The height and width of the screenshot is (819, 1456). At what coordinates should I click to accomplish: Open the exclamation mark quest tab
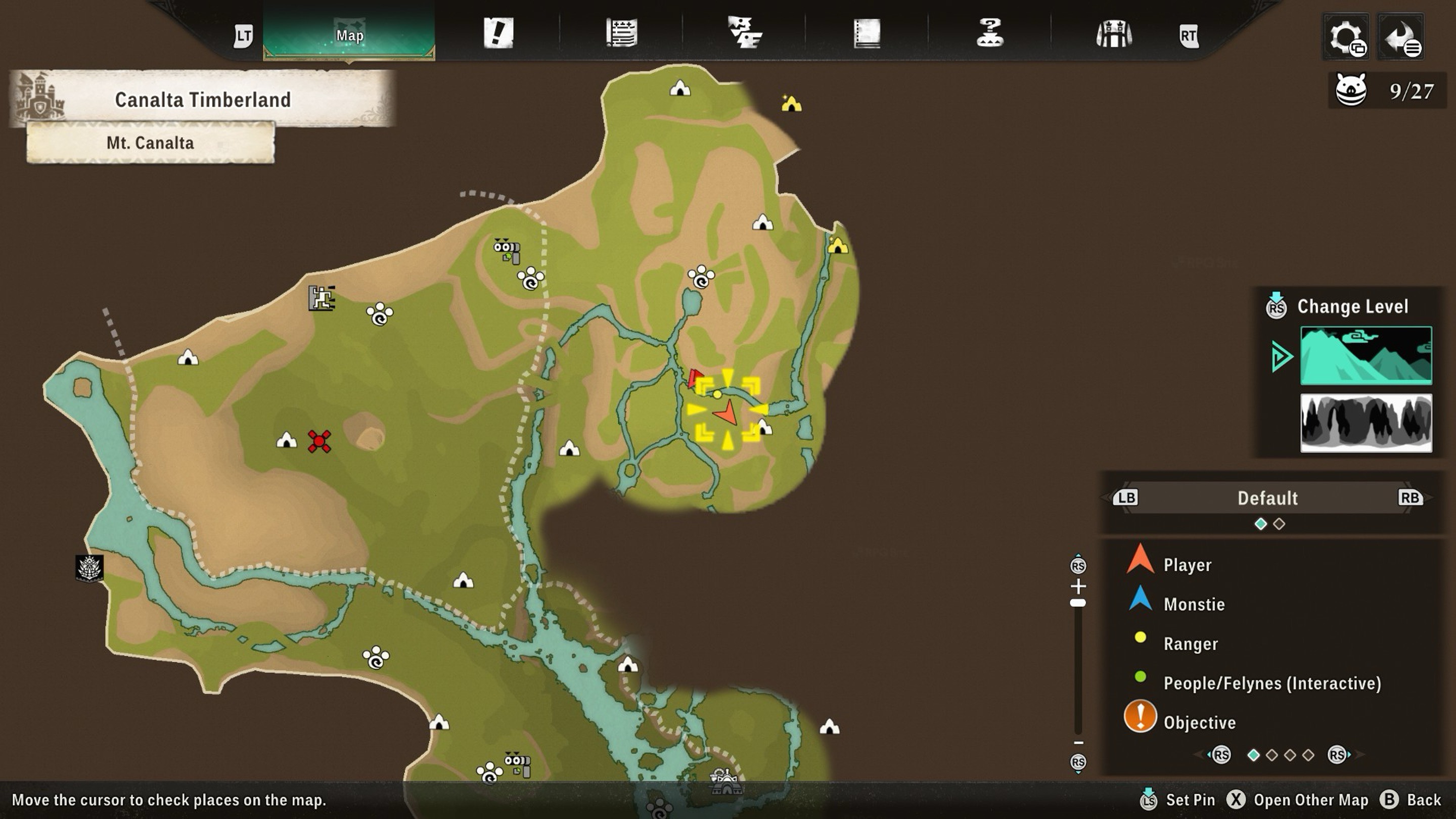pos(498,33)
